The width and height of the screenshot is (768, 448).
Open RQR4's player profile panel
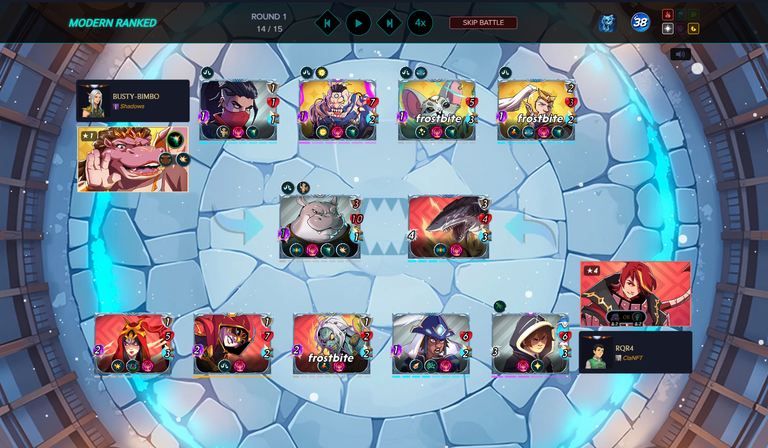[x=636, y=352]
